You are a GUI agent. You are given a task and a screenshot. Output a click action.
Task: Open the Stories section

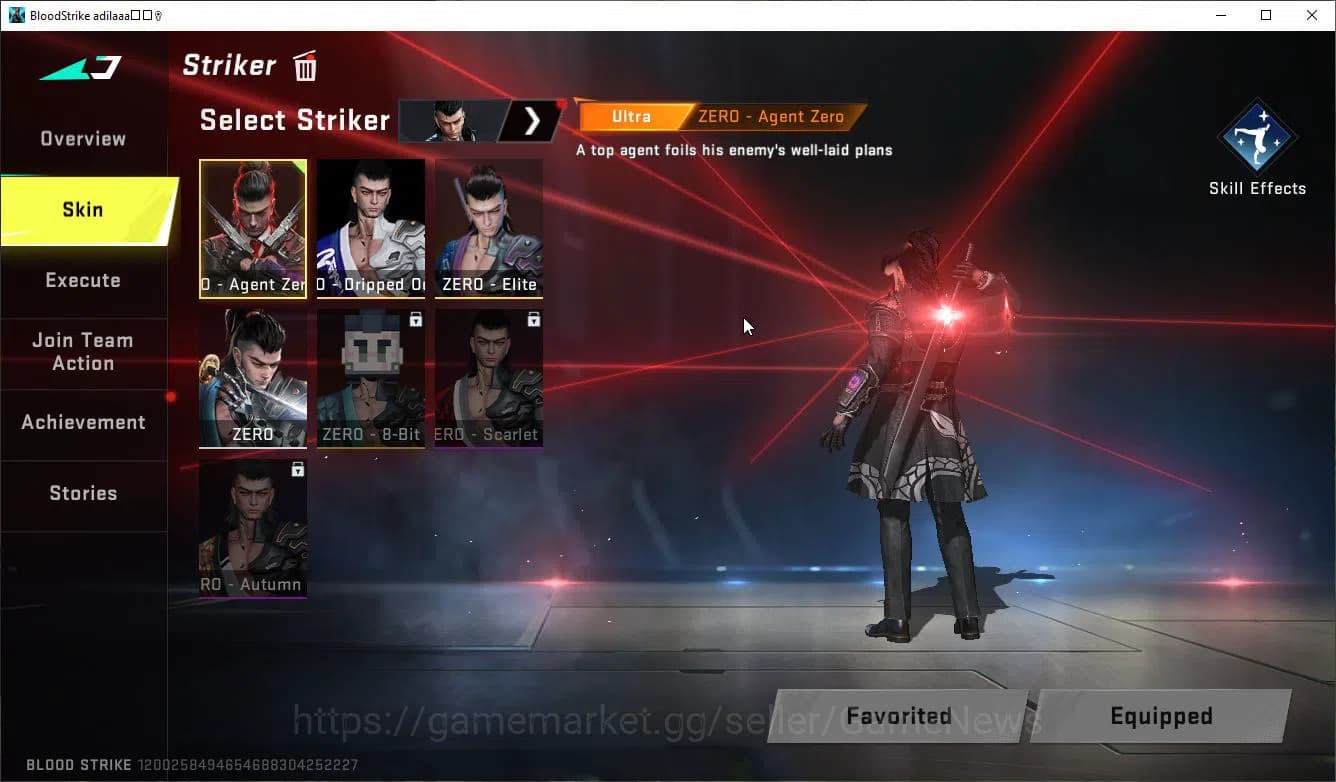tap(83, 492)
